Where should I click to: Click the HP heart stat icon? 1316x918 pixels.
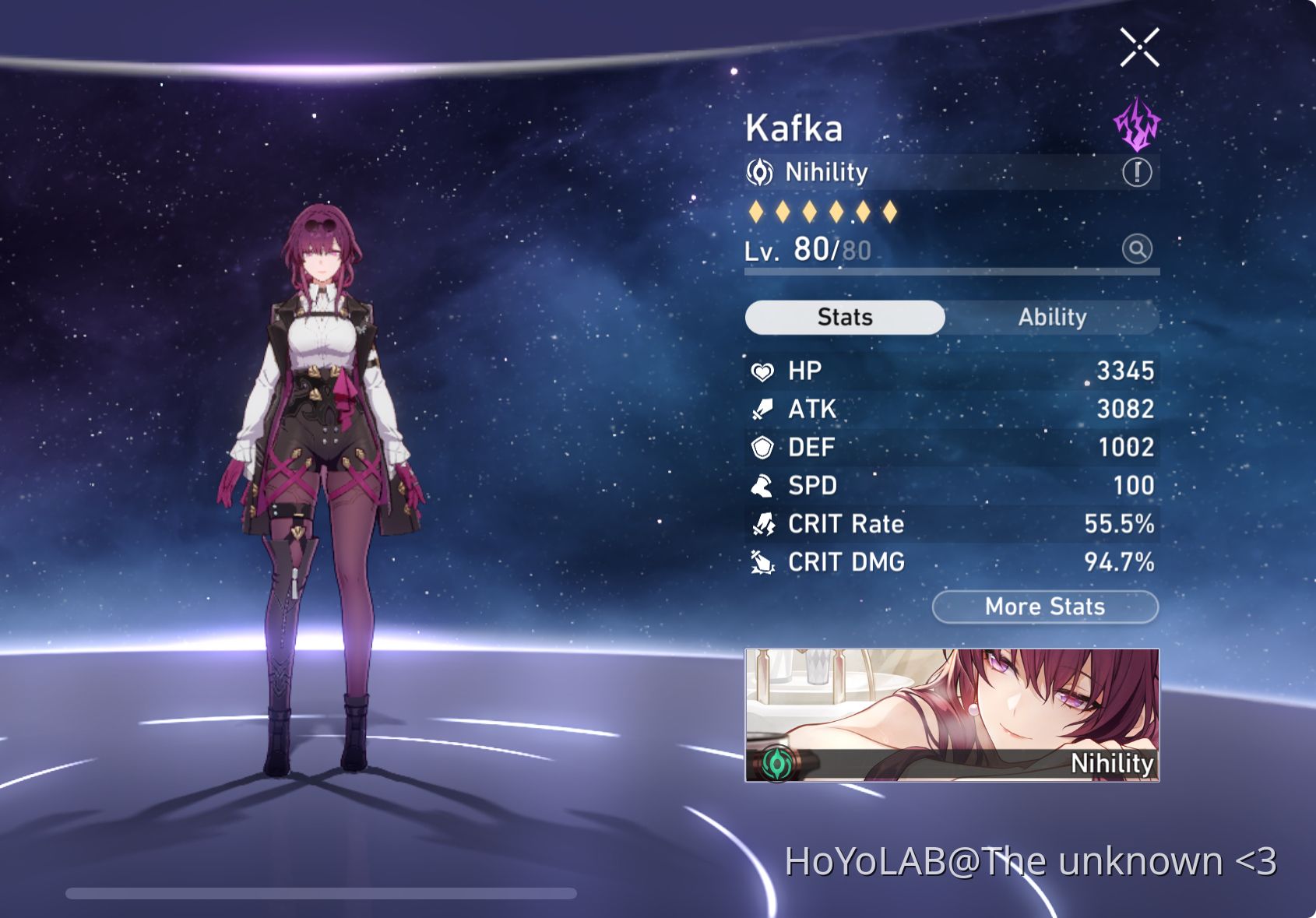click(764, 371)
